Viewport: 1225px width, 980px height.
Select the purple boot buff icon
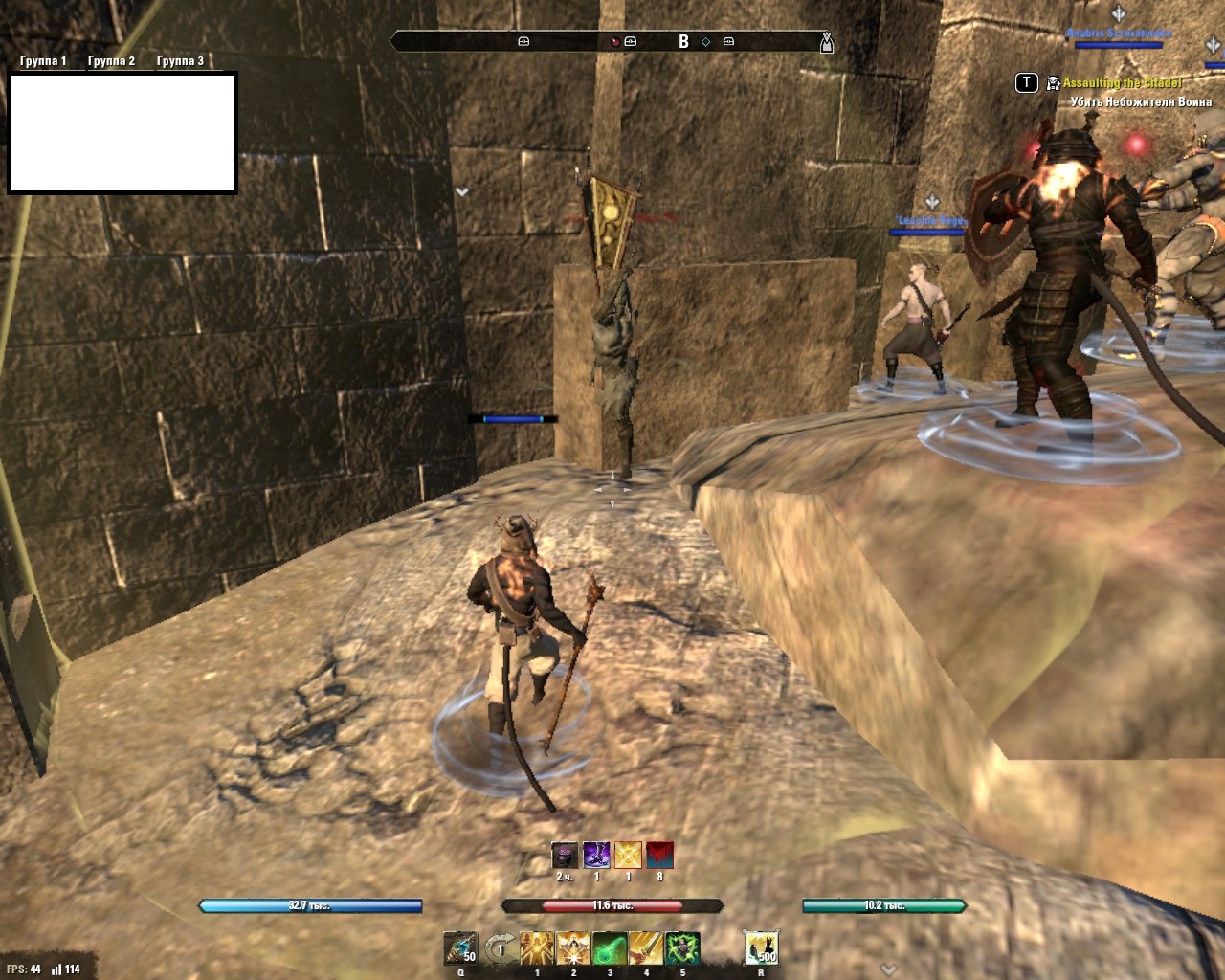coord(596,855)
